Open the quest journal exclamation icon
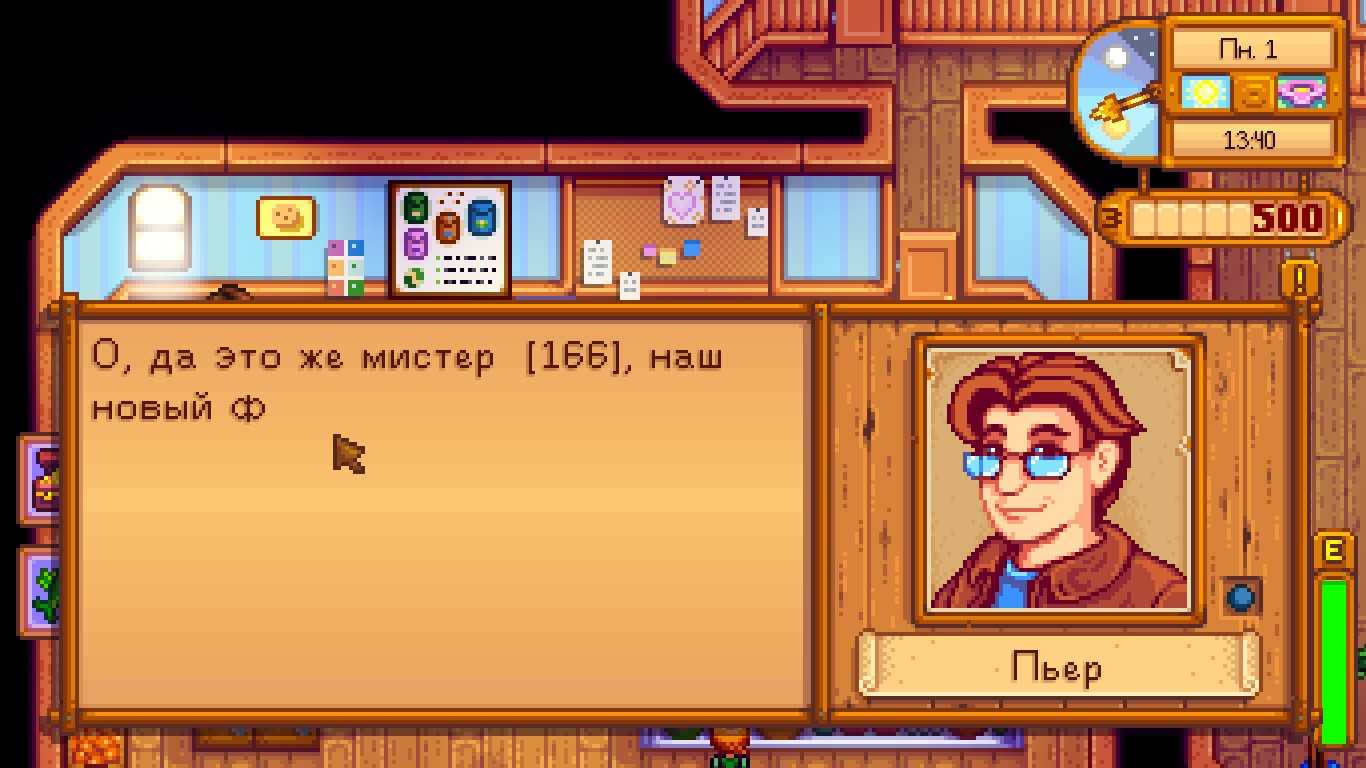Screen dimensions: 1366x768 point(1300,279)
